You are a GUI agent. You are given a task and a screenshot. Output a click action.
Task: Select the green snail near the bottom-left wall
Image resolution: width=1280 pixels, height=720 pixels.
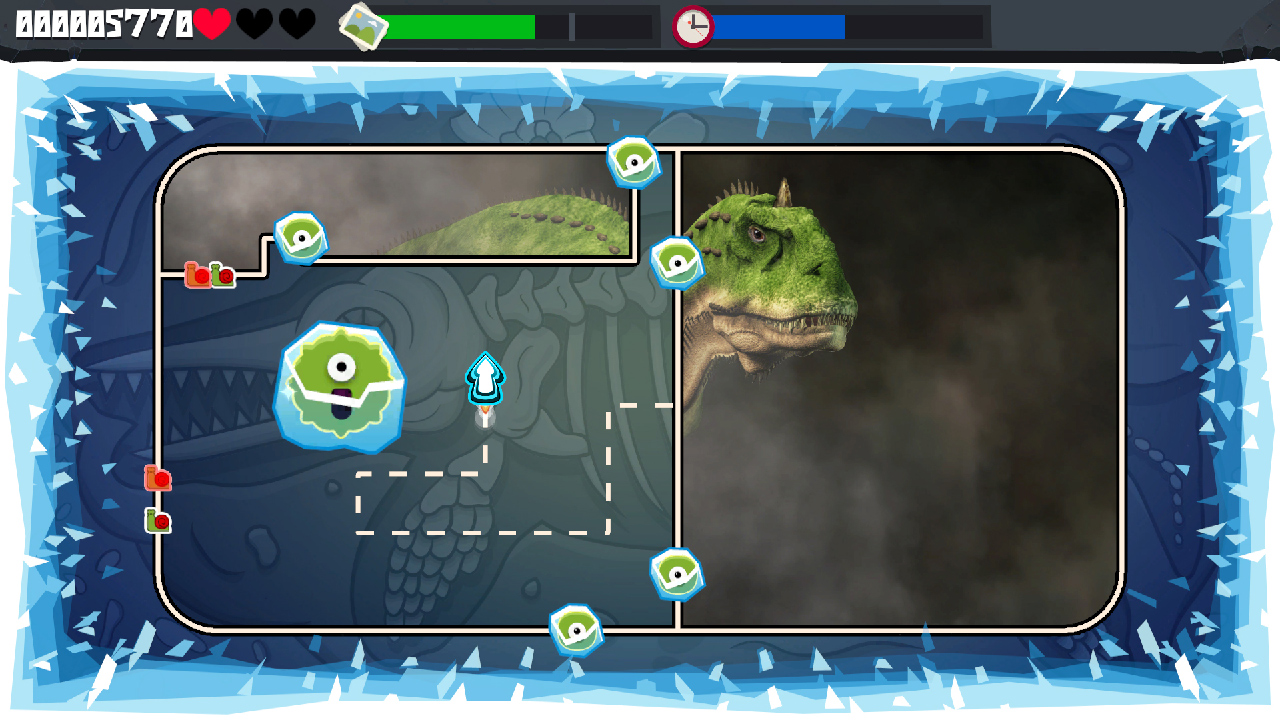coord(156,521)
